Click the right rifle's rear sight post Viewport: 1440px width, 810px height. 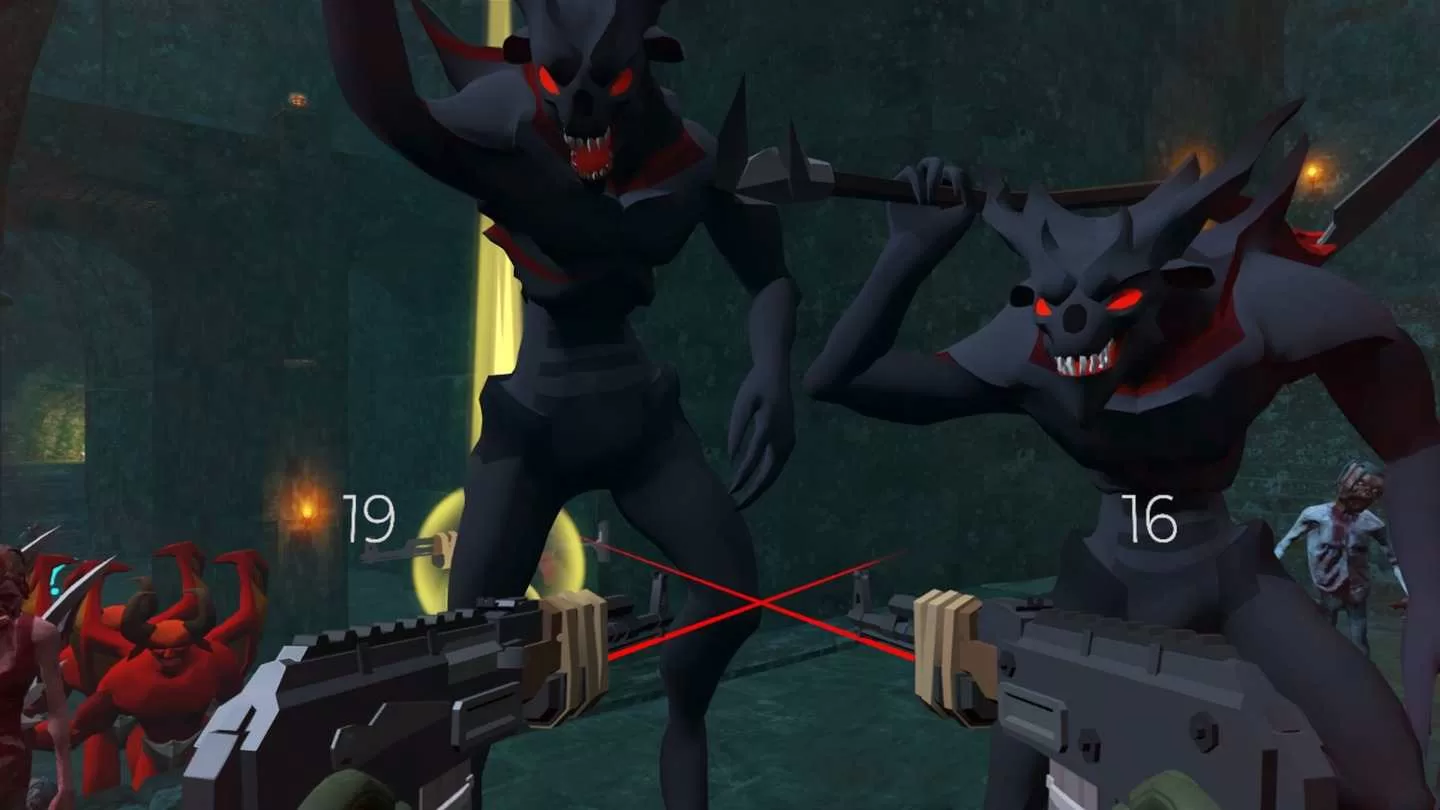click(x=1035, y=600)
